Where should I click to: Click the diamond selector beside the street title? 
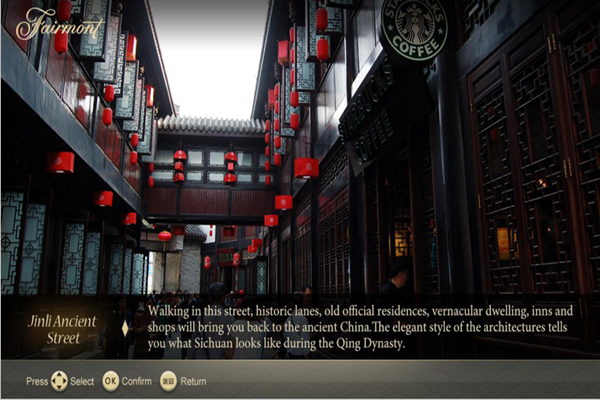125,328
